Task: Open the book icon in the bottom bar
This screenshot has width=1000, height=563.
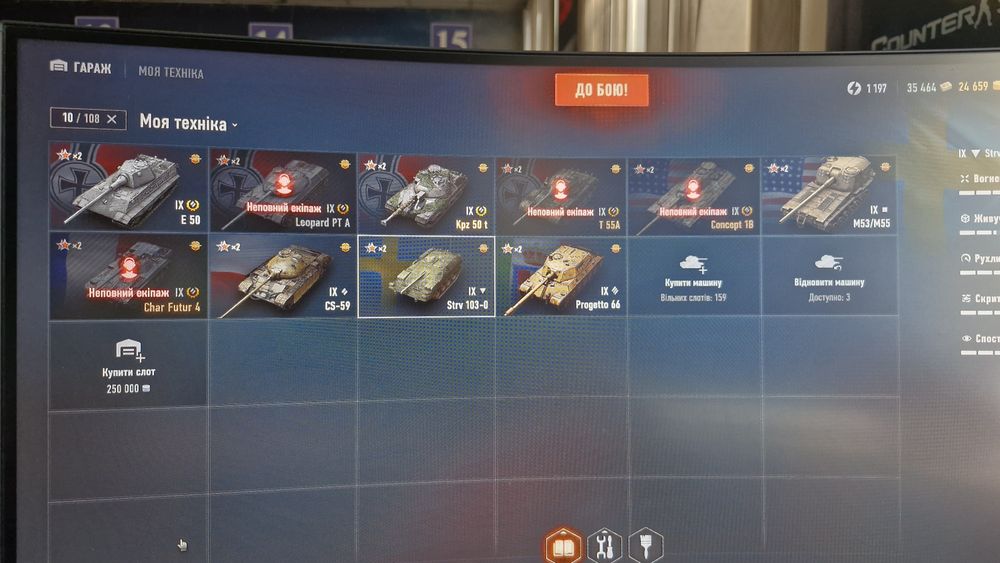Action: (x=563, y=546)
